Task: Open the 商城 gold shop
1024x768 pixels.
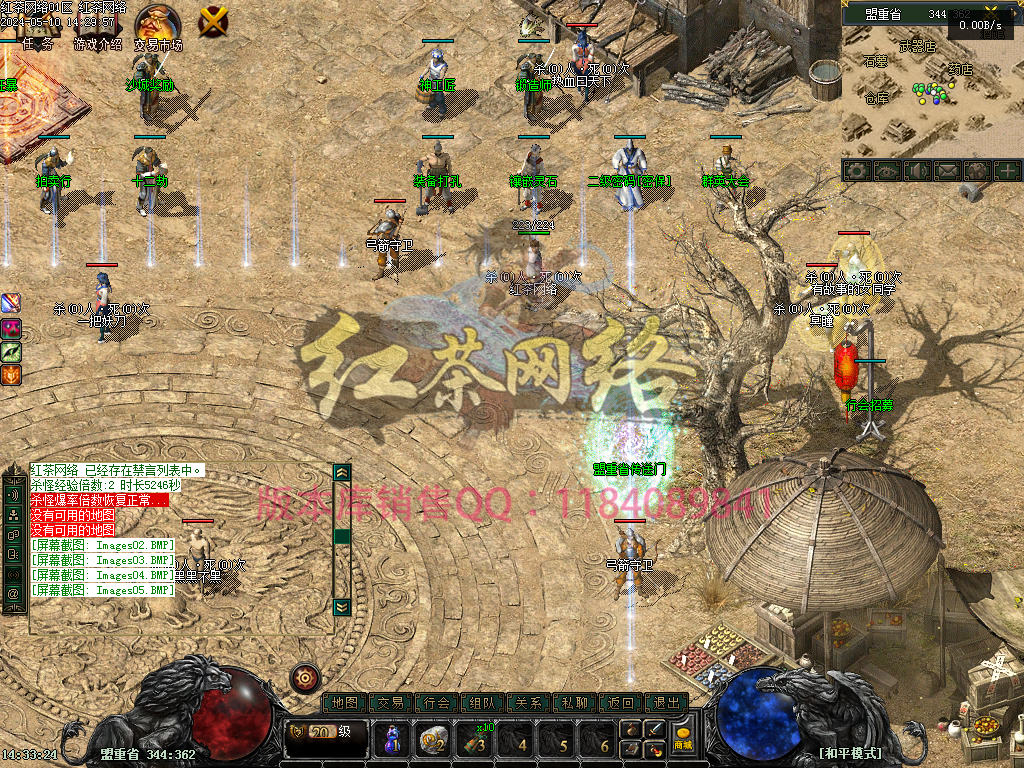Action: coord(683,739)
